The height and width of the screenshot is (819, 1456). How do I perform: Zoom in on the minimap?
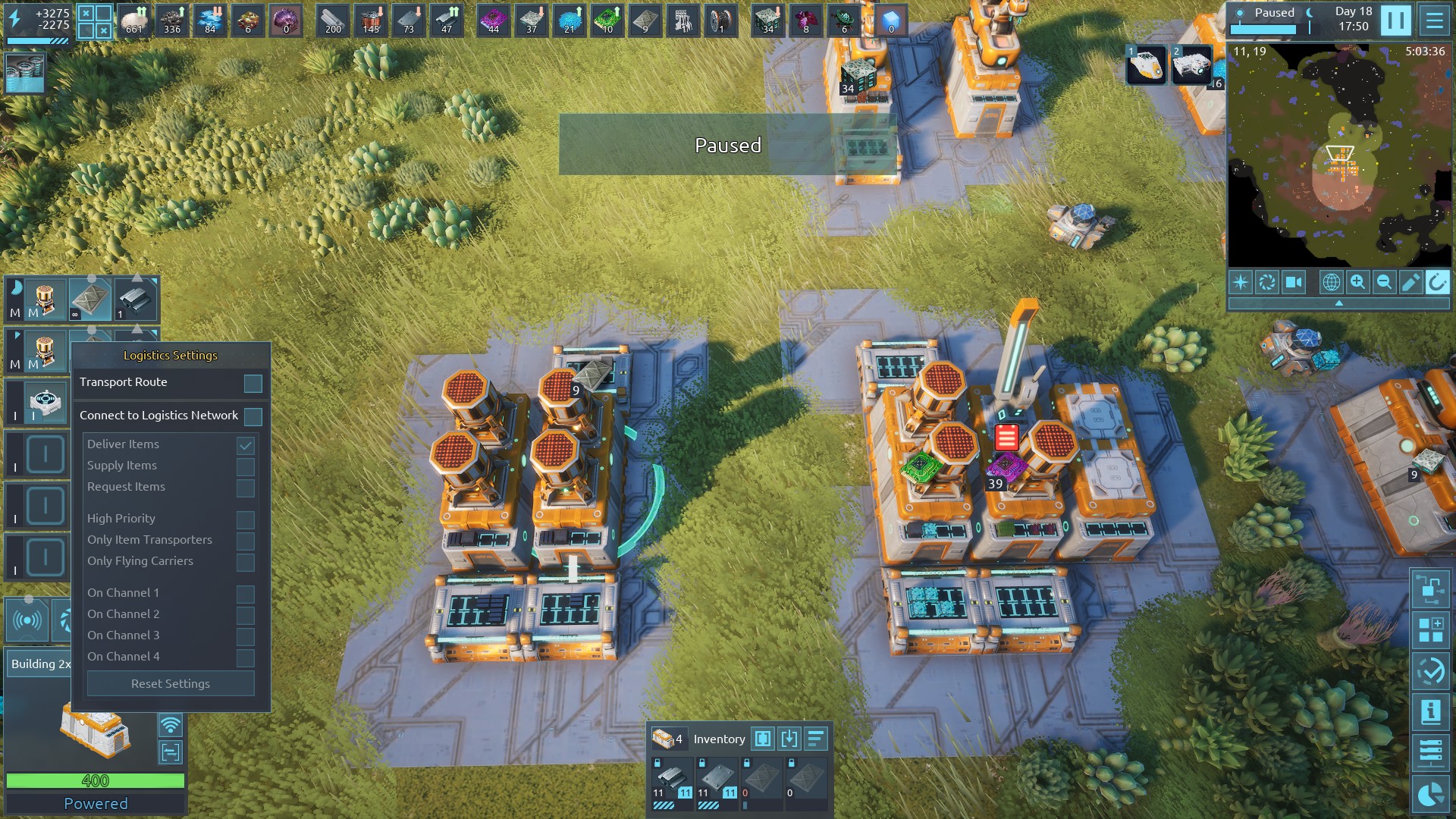(x=1357, y=283)
